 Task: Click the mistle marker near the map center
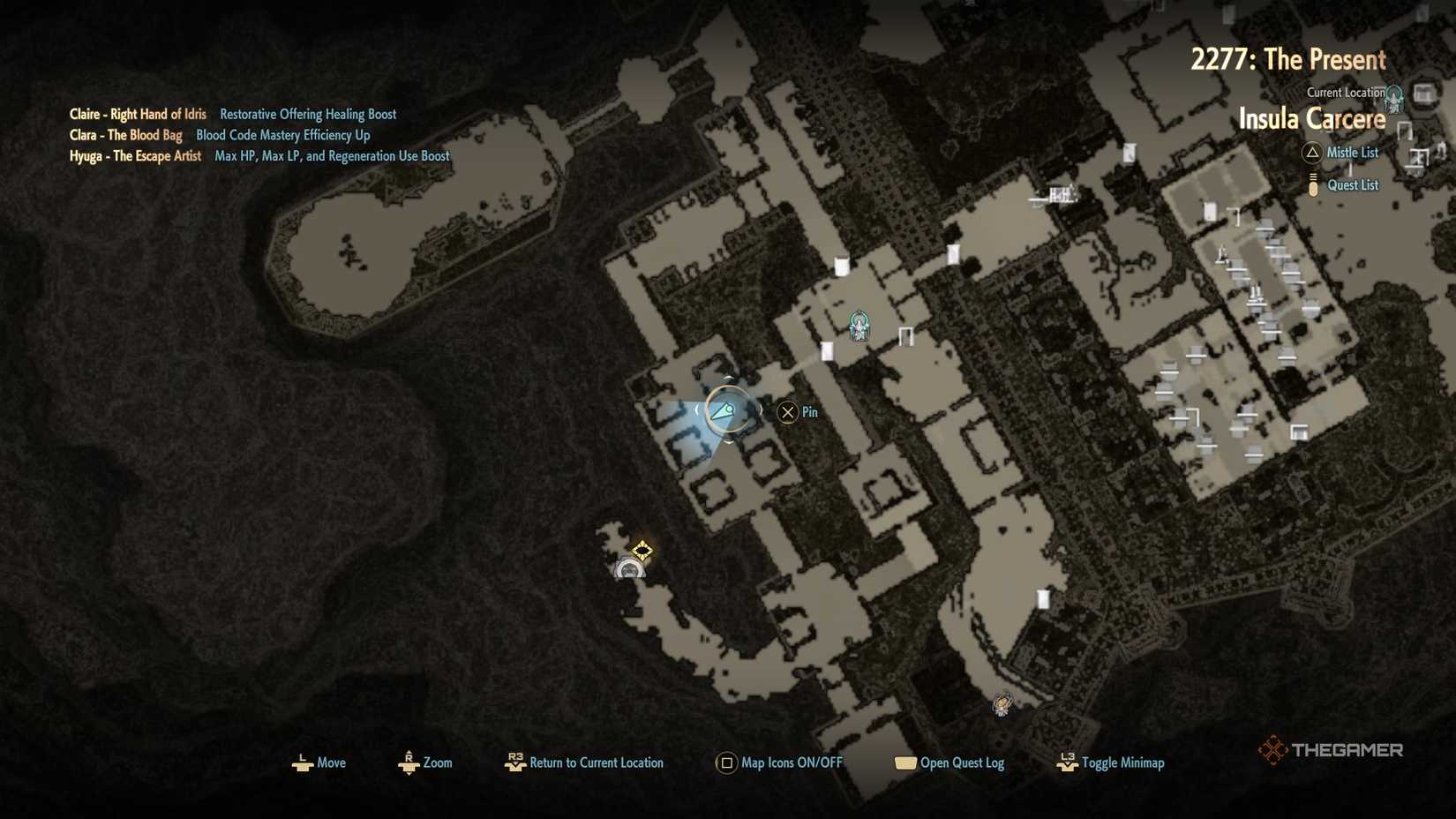pos(857,327)
